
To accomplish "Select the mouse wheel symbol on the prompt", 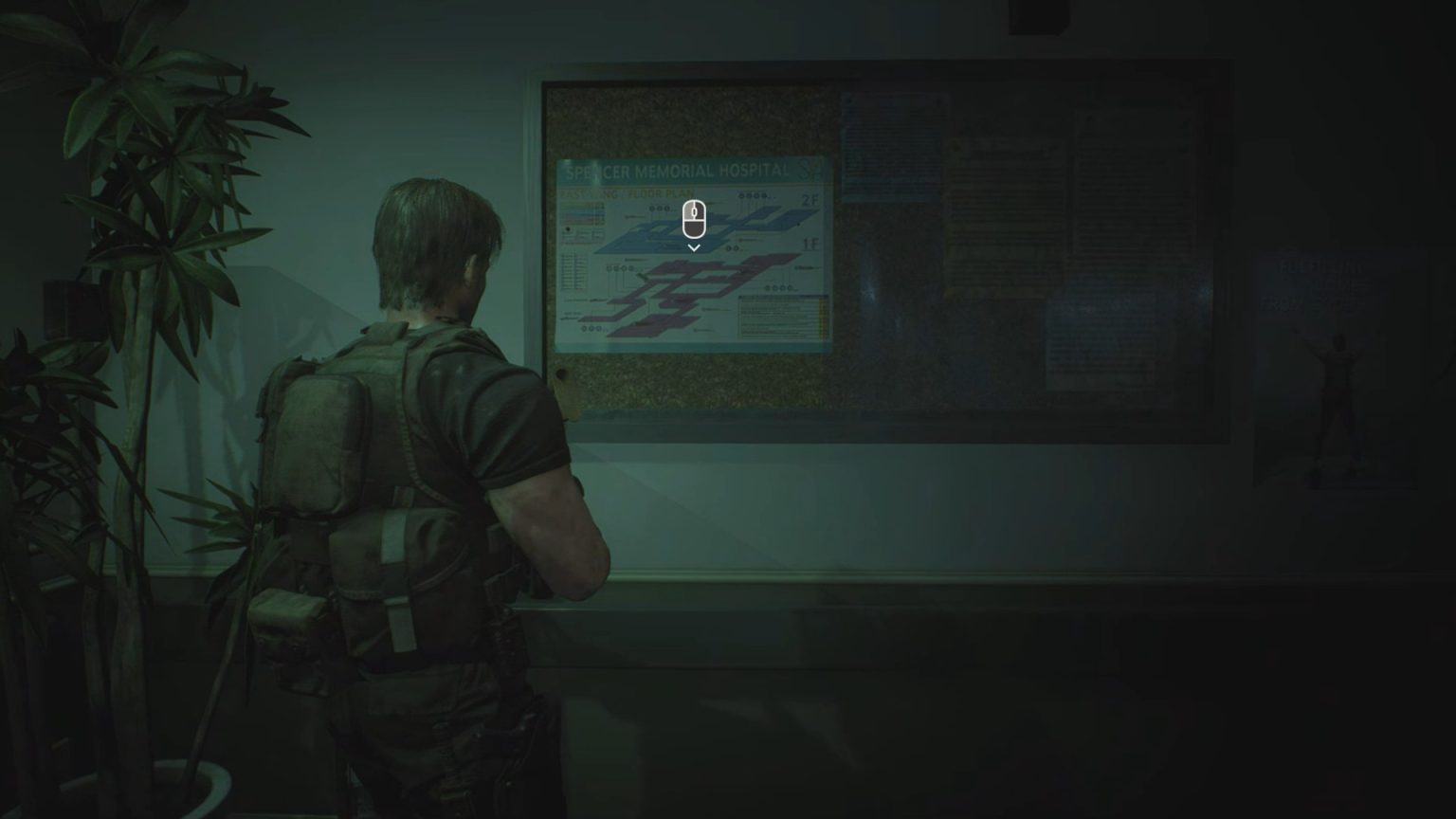I will coord(694,213).
